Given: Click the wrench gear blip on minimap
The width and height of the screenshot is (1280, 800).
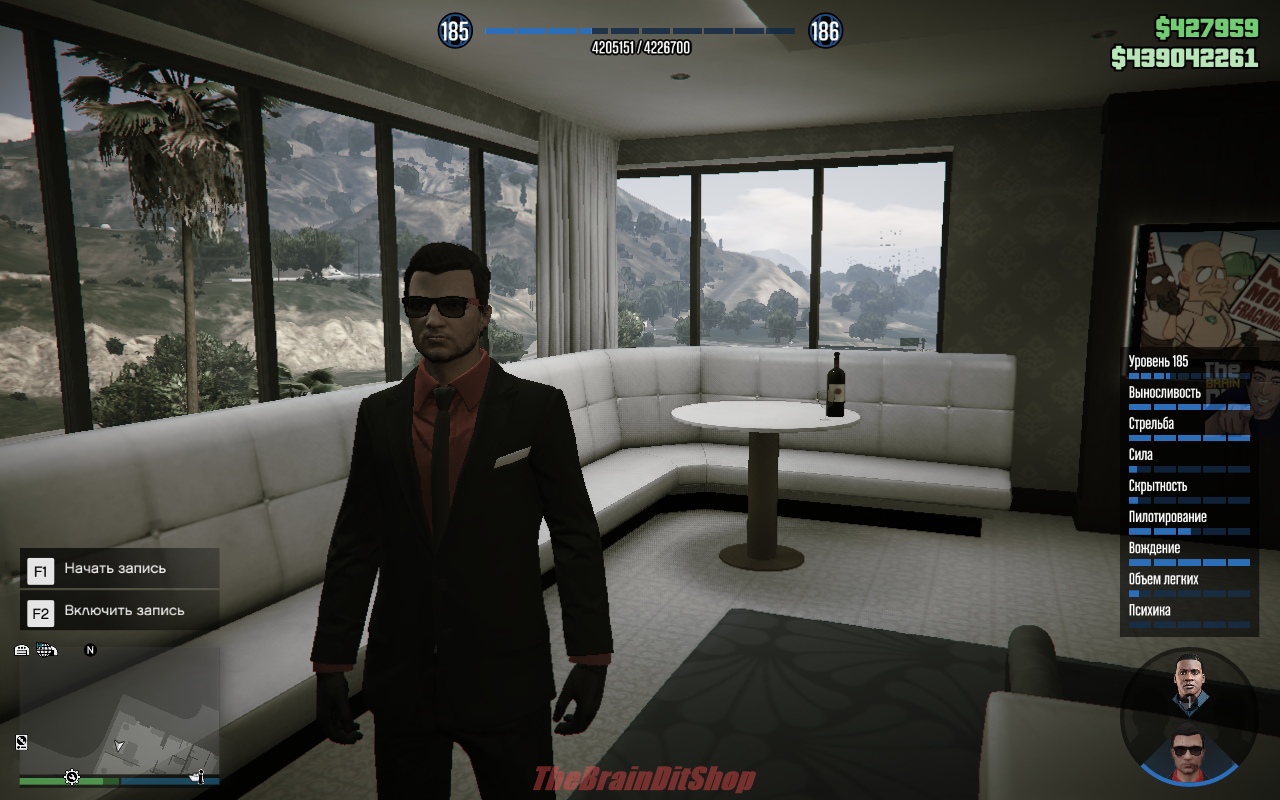Looking at the screenshot, I should (72, 777).
